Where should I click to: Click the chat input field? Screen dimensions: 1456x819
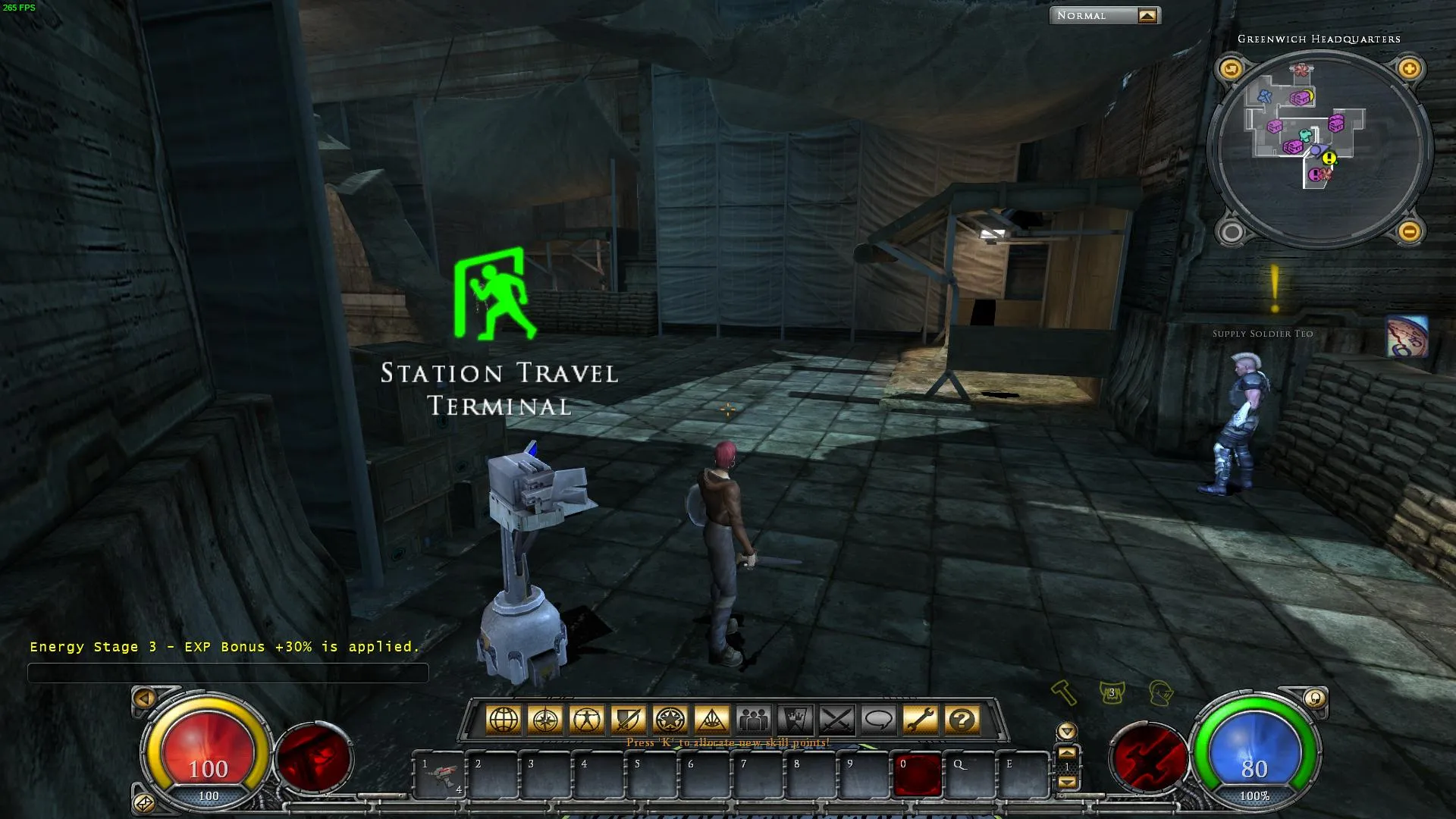point(227,673)
